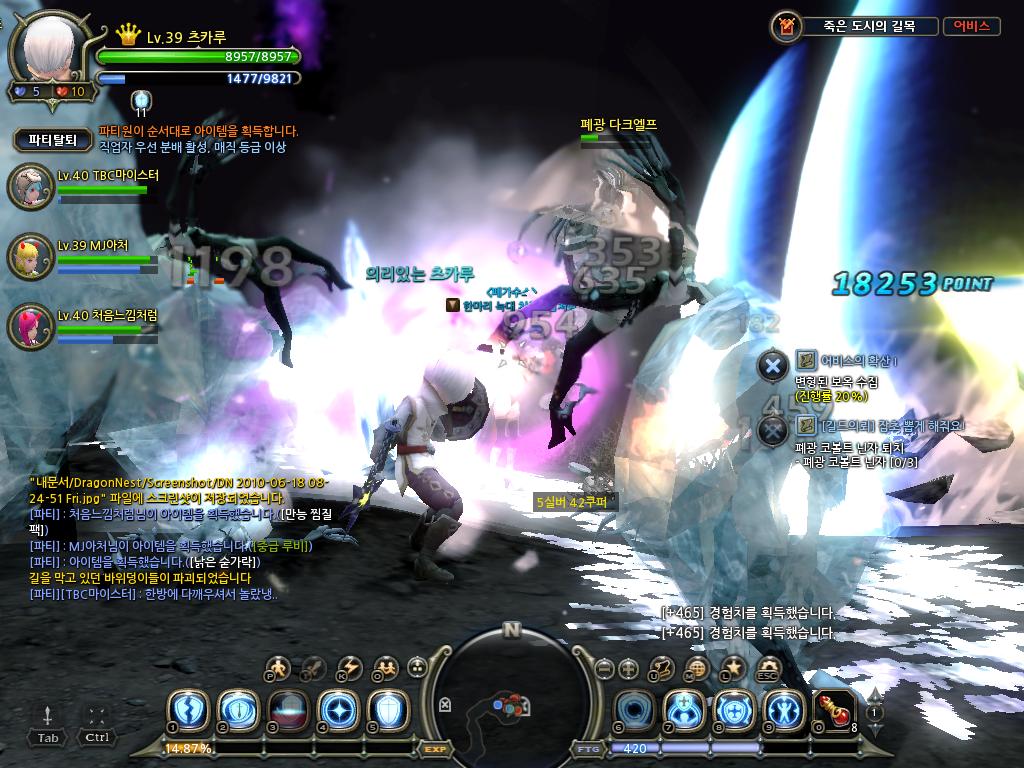Open your own character portrait
This screenshot has height=768, width=1024.
[x=50, y=53]
